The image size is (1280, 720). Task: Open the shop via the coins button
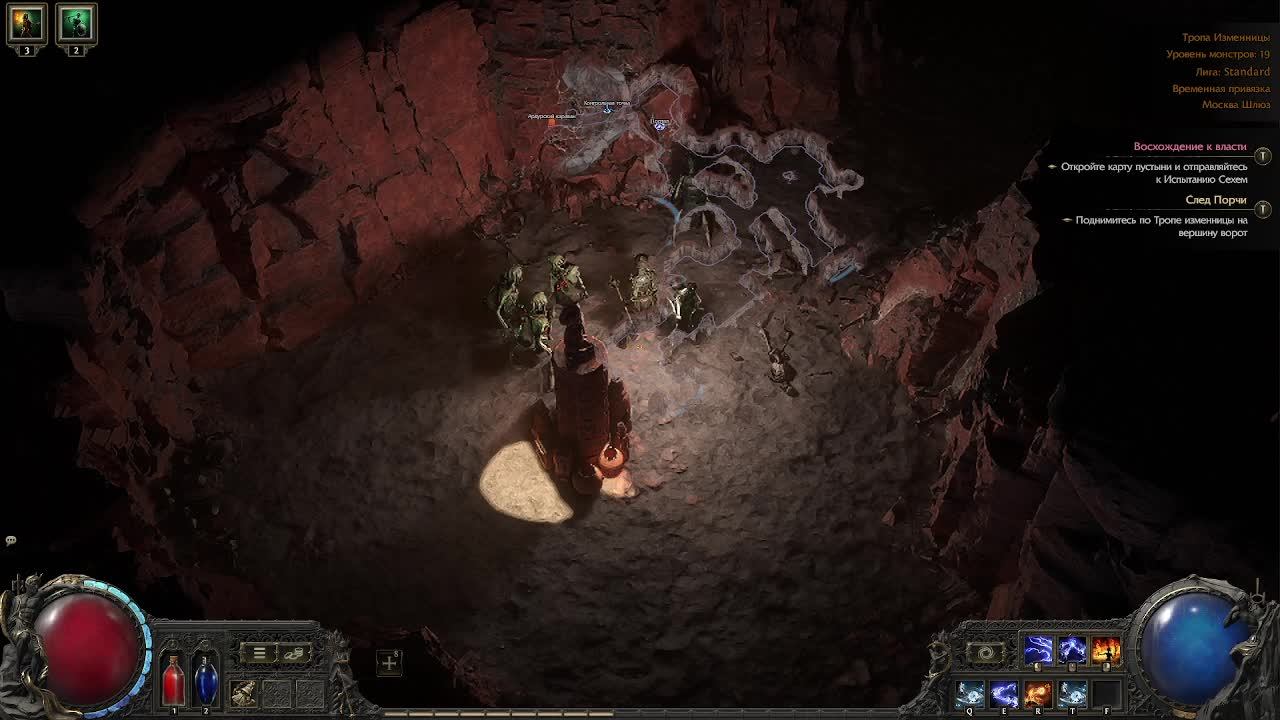[x=294, y=653]
